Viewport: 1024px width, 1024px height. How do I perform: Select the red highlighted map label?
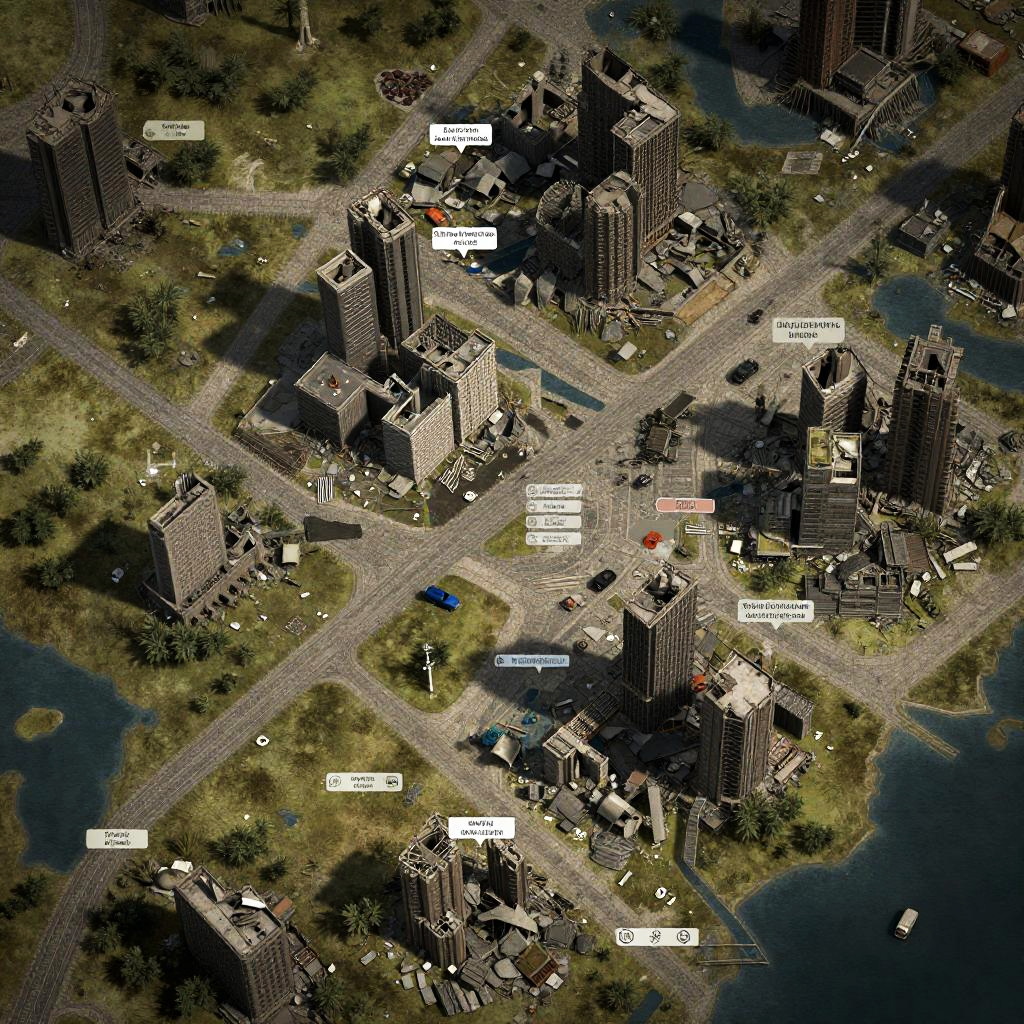click(685, 506)
